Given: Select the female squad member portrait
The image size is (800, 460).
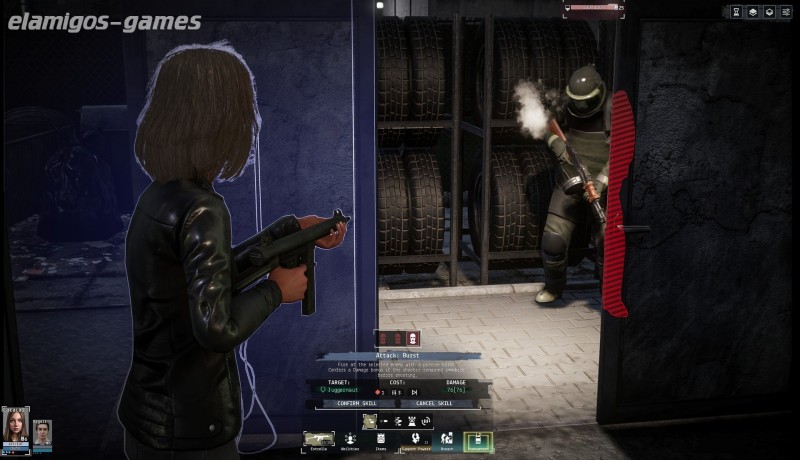Looking at the screenshot, I should click(x=16, y=427).
